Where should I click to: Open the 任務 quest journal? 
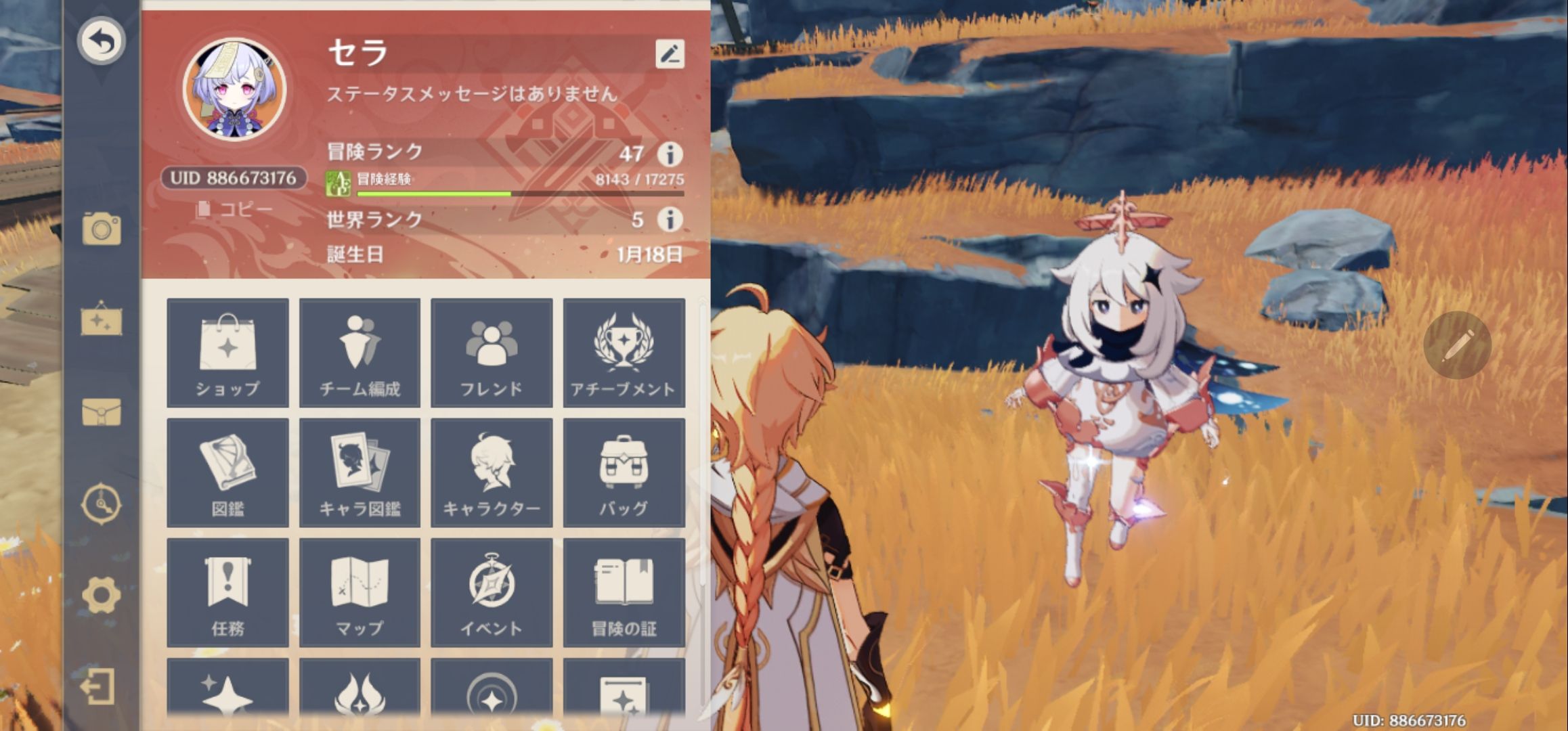click(x=229, y=590)
